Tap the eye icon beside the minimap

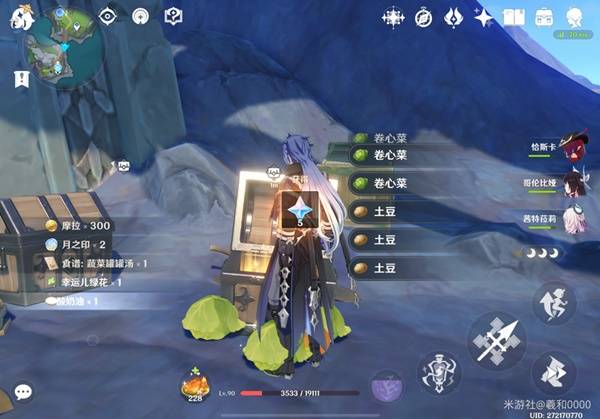point(108,16)
